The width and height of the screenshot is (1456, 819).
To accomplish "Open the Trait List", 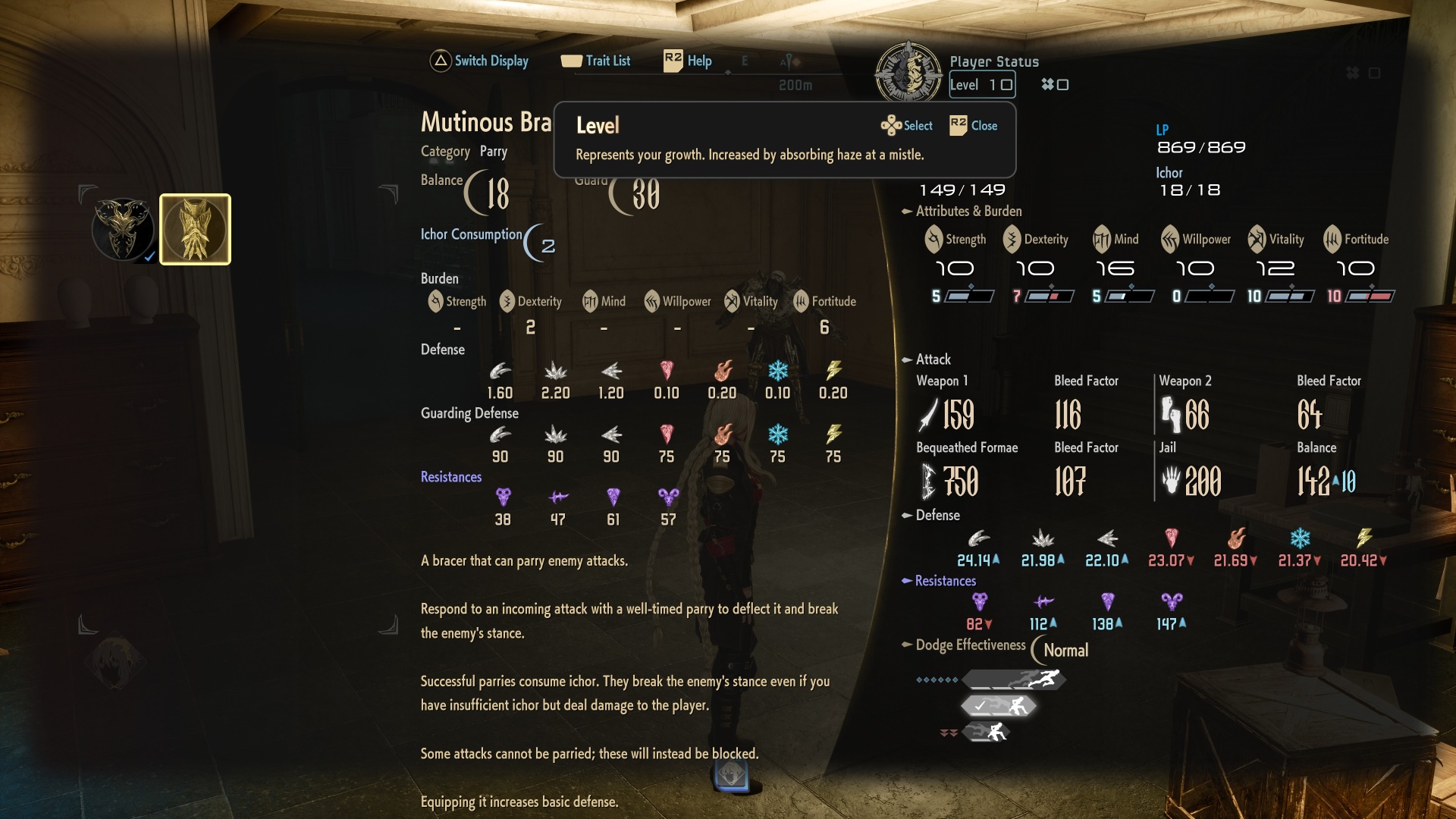I will point(598,61).
